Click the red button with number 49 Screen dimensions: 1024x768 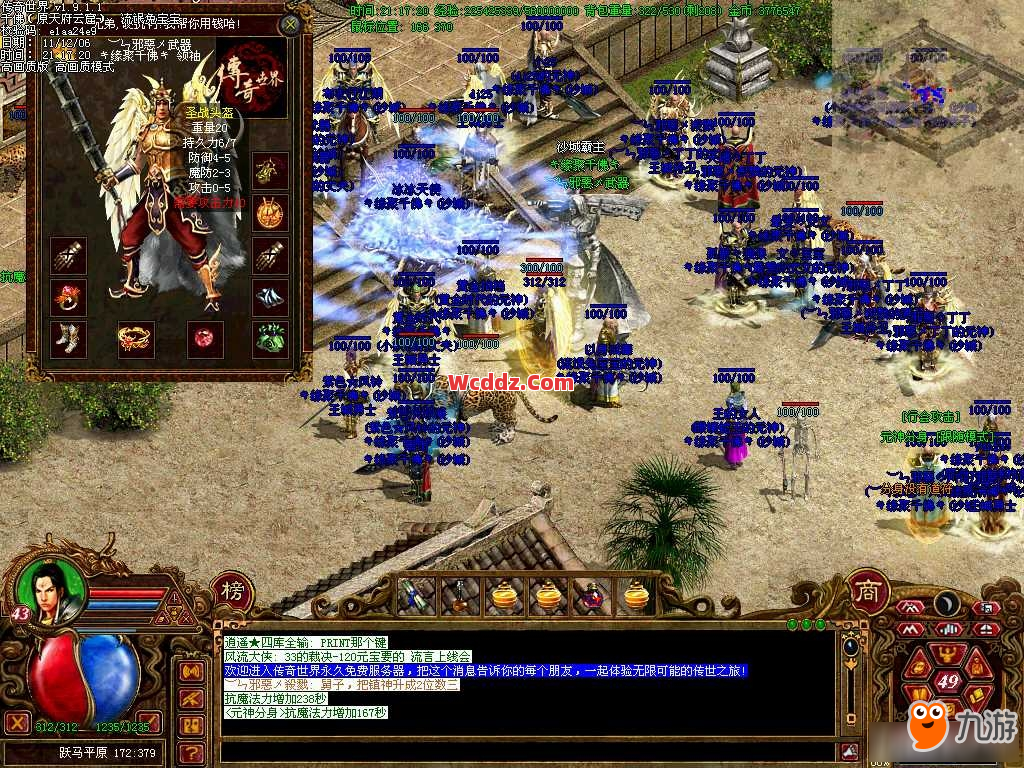click(947, 682)
